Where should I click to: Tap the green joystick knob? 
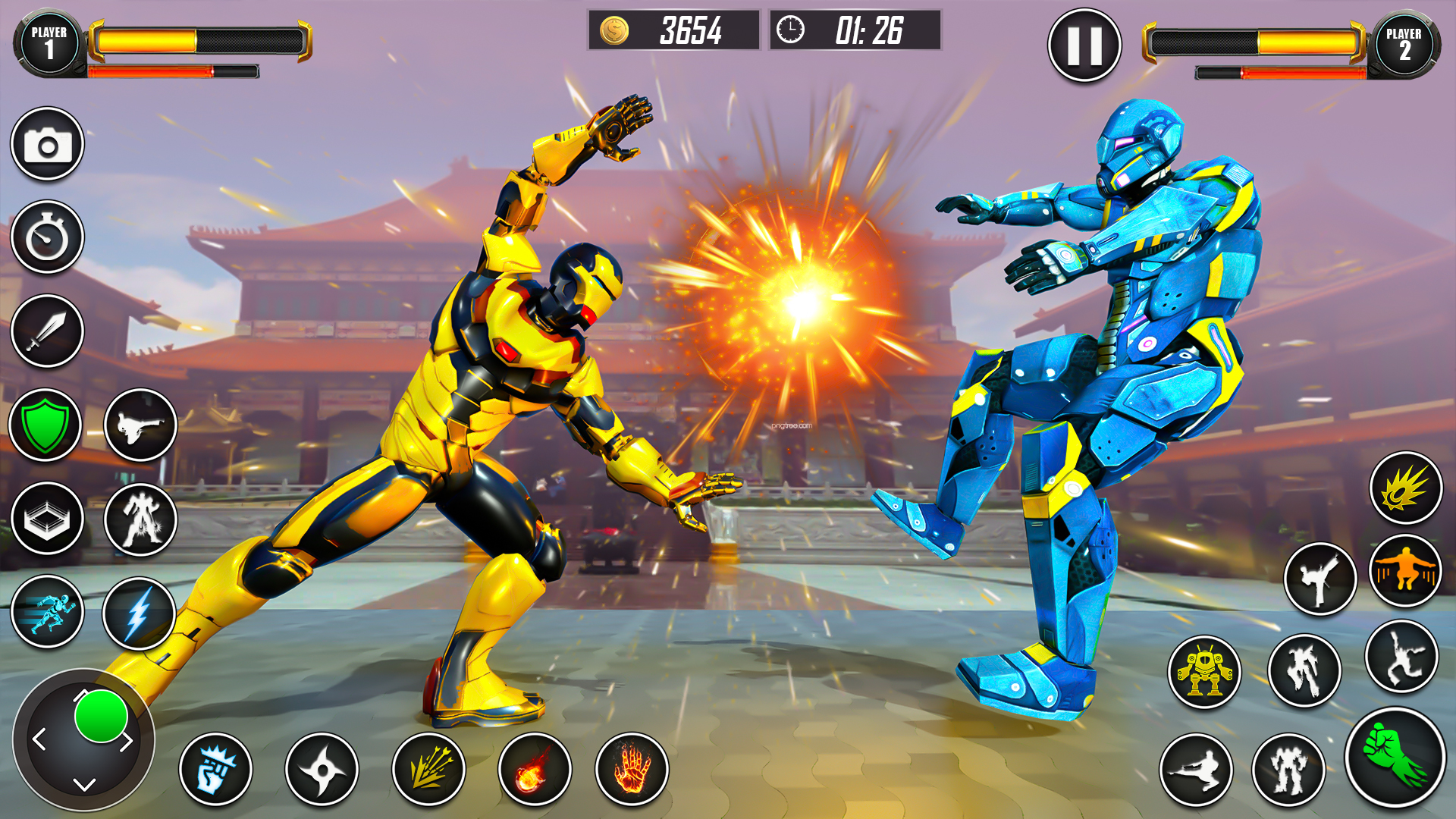pos(101,716)
